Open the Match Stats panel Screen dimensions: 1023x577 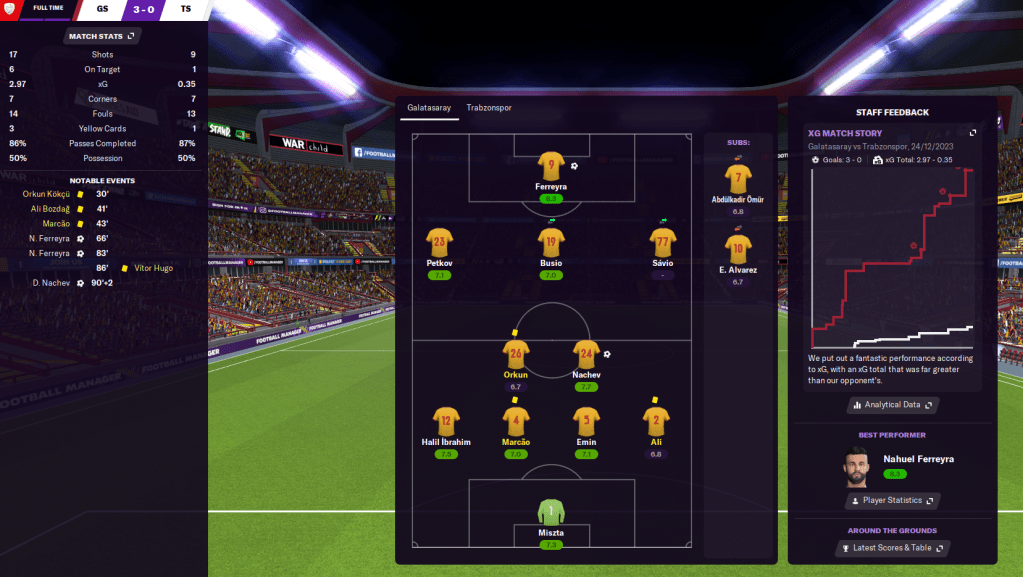[x=100, y=36]
